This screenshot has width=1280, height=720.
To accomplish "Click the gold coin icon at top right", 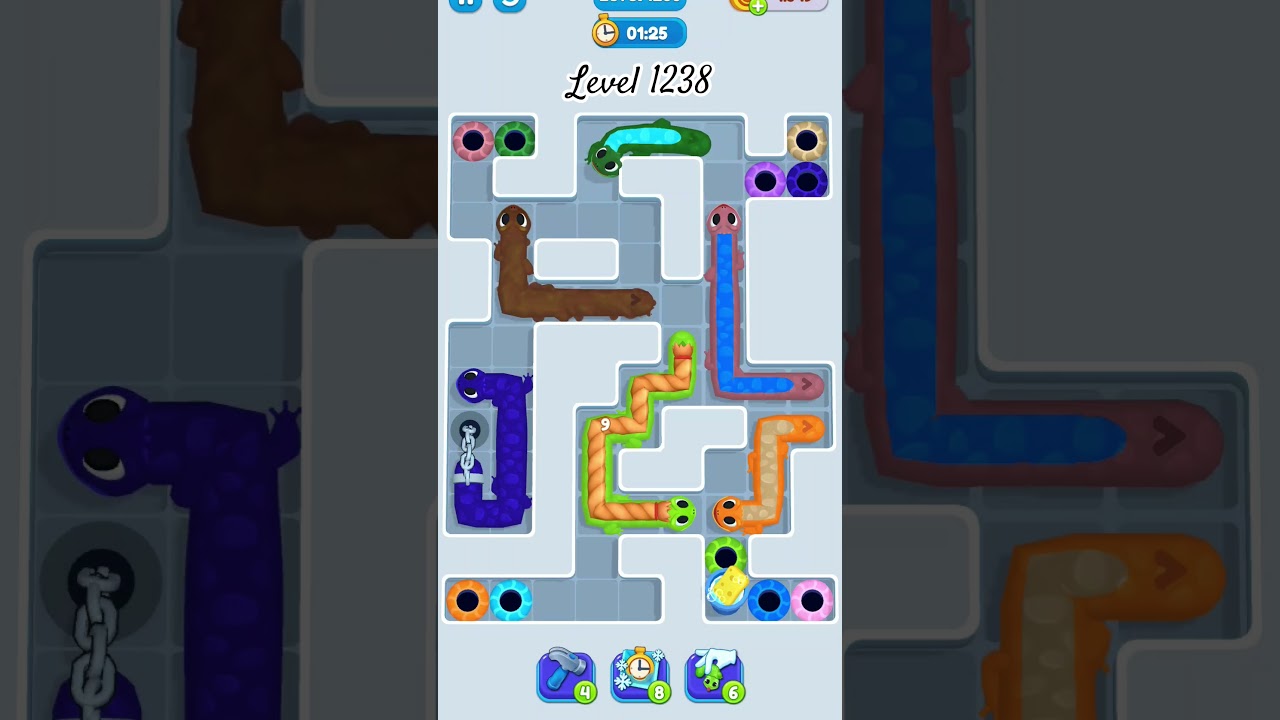I will pos(742,5).
